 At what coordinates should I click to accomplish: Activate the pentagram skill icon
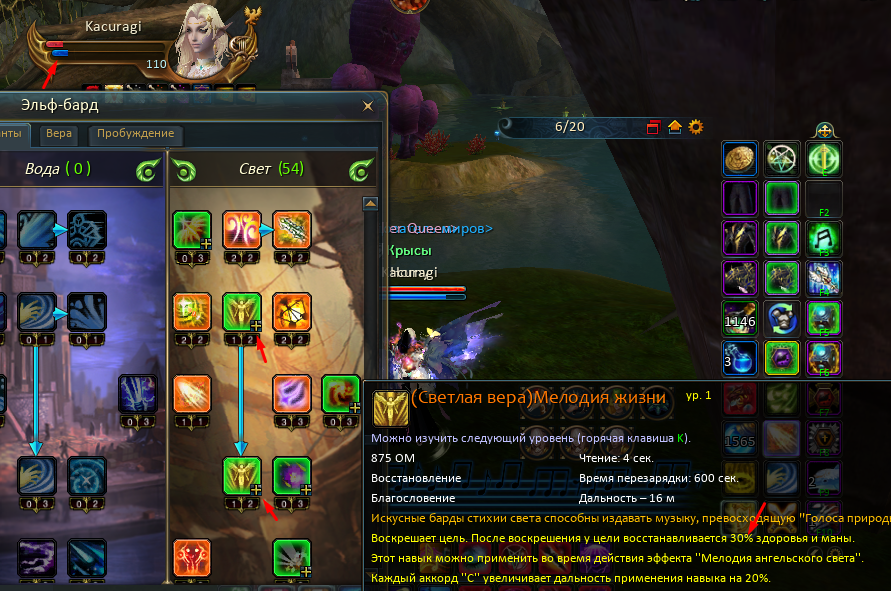(782, 158)
